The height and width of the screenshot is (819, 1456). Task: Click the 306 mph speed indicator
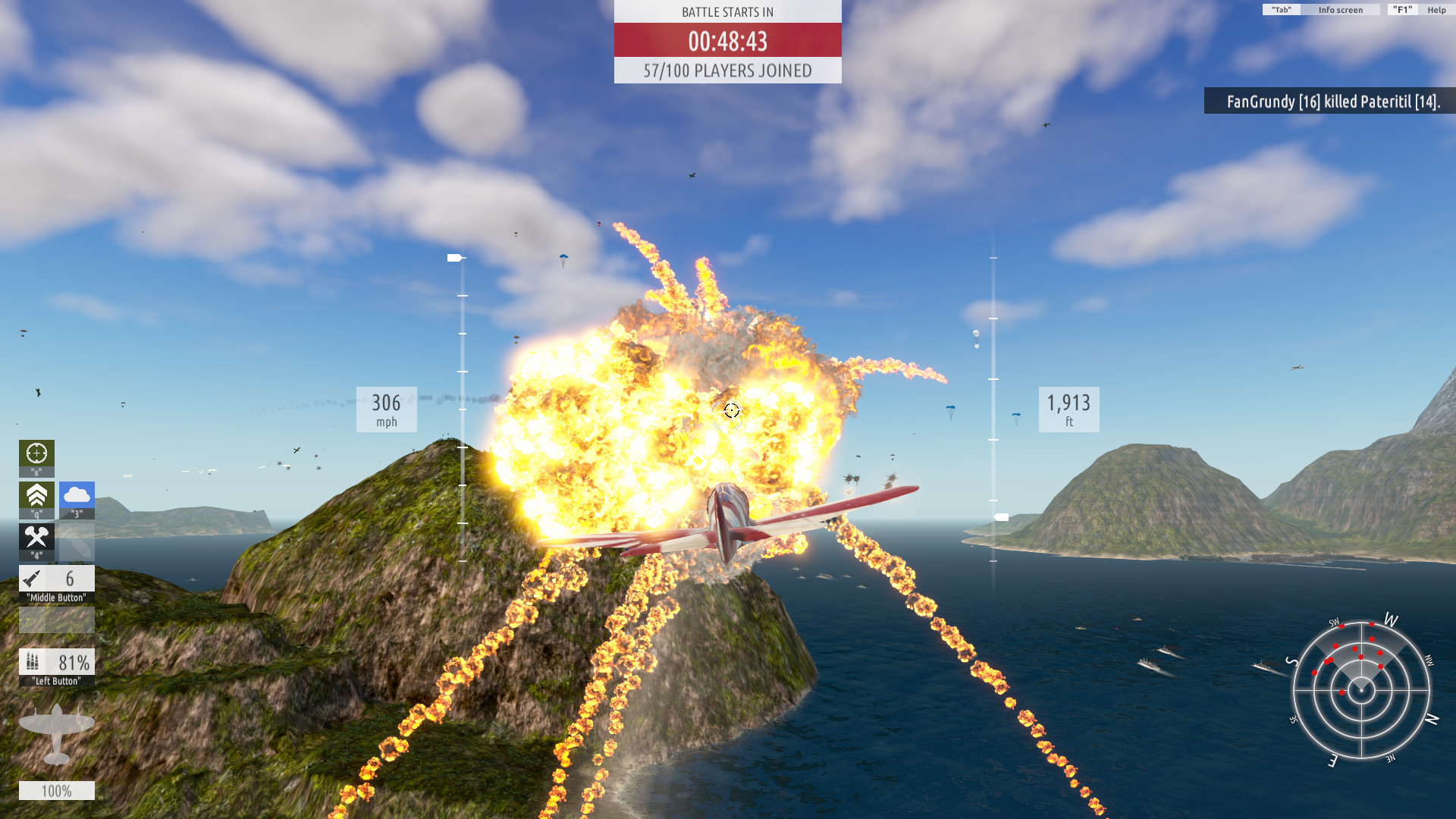coord(386,409)
